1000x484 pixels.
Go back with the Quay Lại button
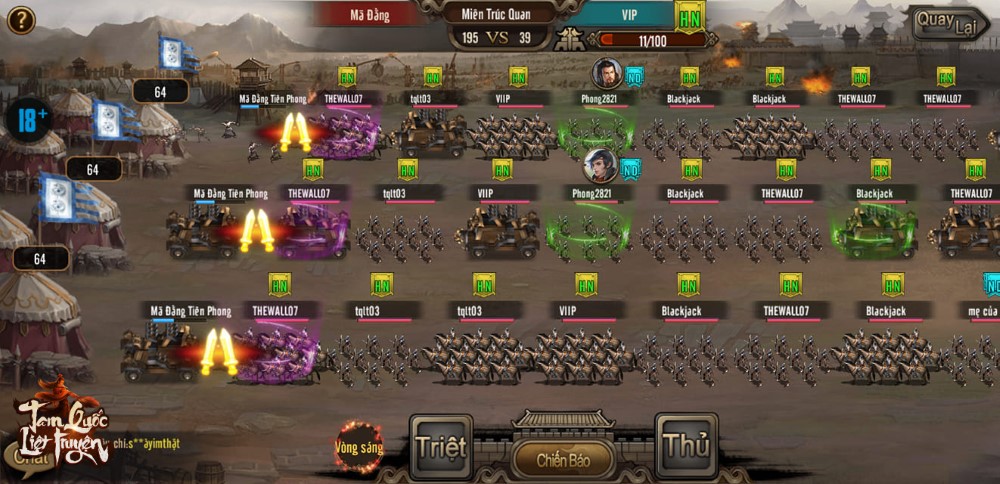pos(948,25)
